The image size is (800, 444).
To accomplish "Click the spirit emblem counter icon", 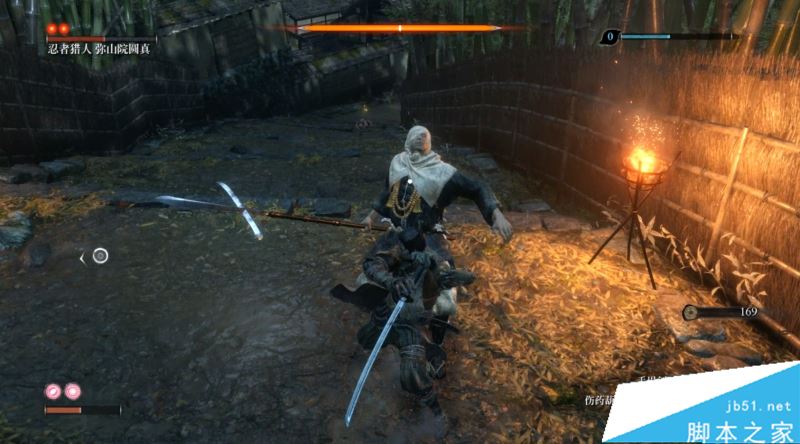I will point(610,37).
